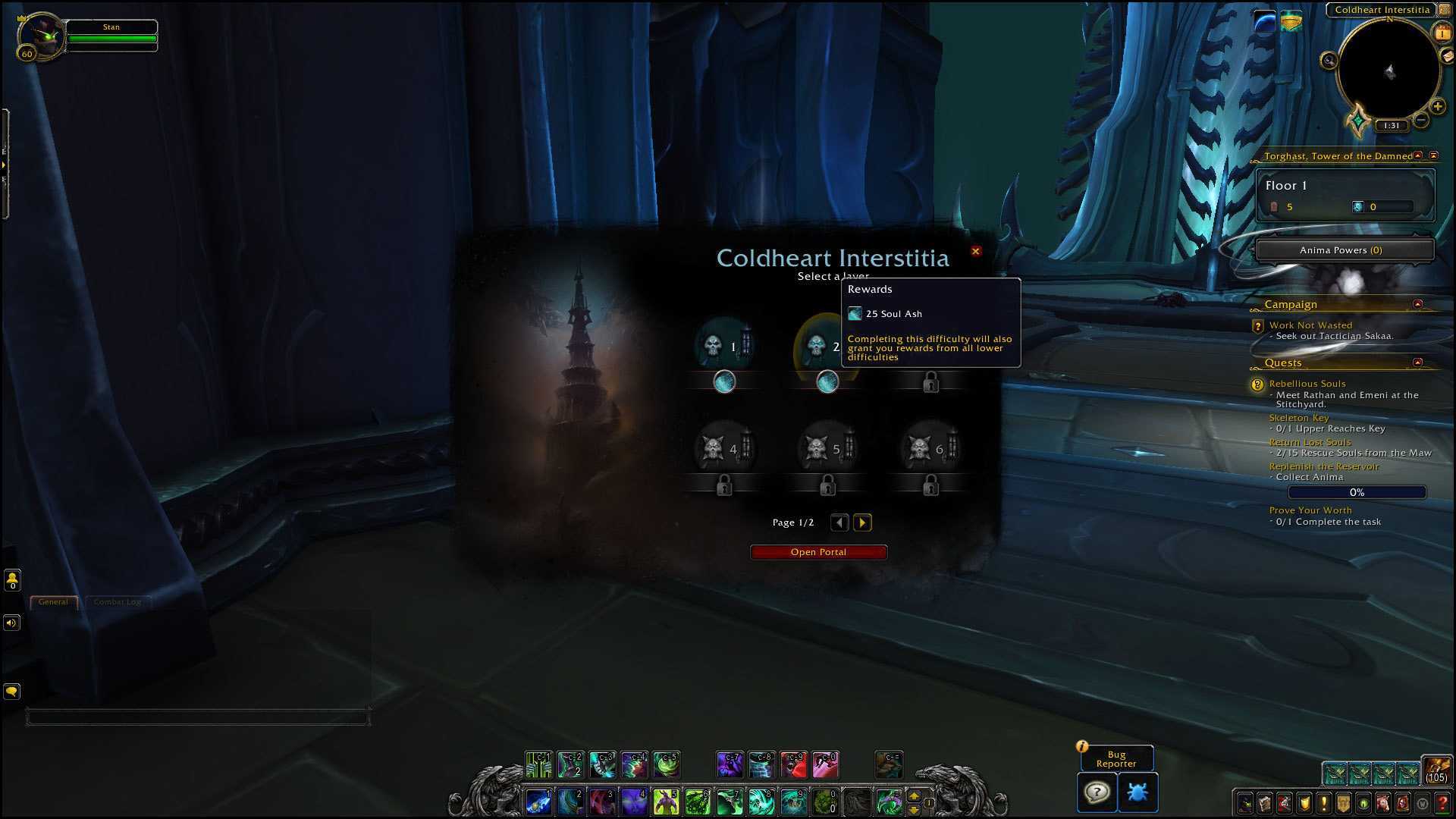Select layer 1 skull icon
Viewport: 1456px width, 819px height.
click(x=714, y=346)
